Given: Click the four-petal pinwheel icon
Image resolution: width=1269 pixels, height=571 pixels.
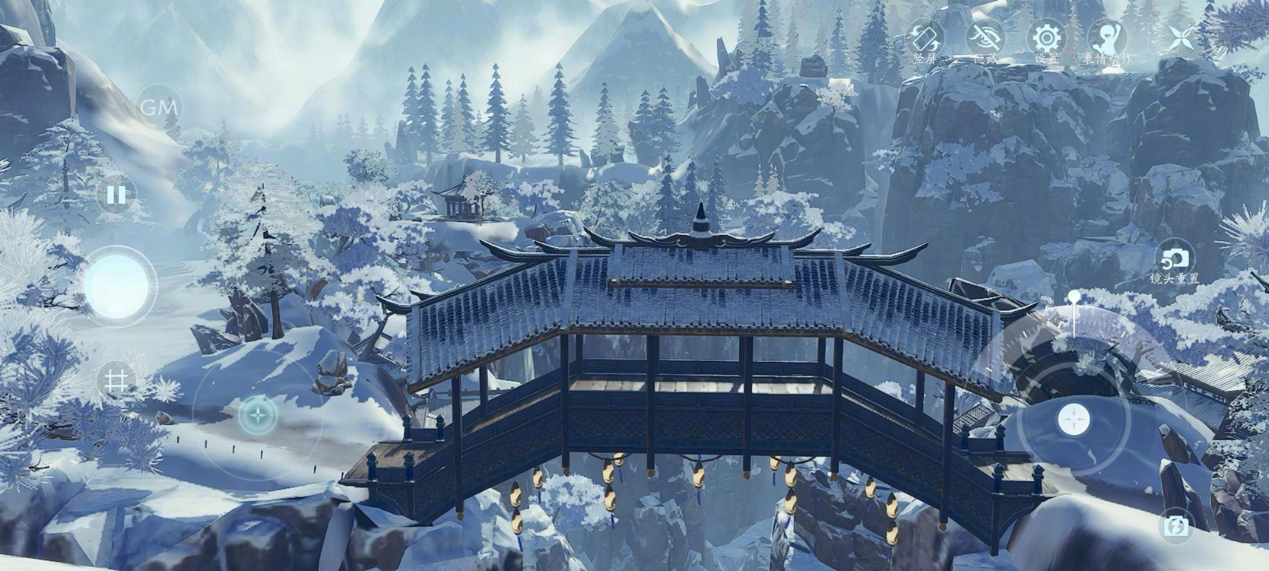Looking at the screenshot, I should 1179,39.
